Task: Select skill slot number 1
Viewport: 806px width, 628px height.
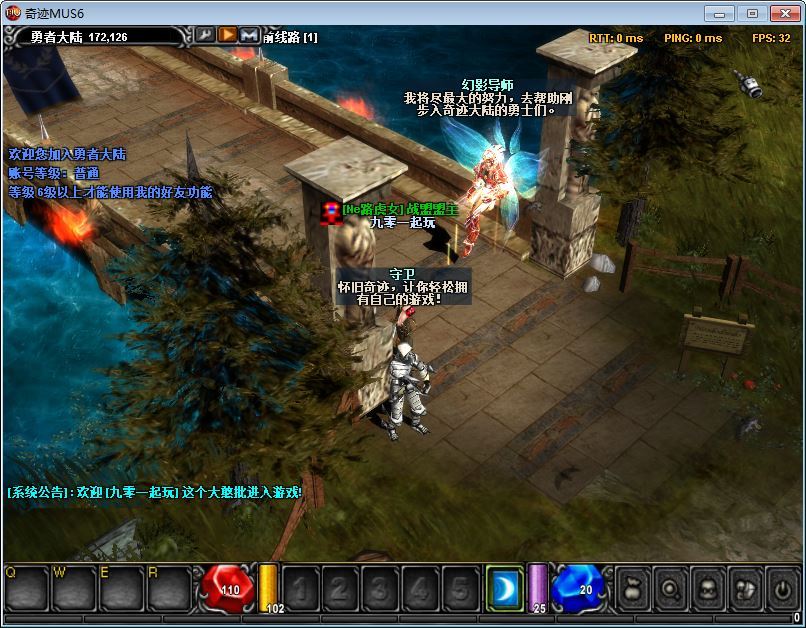Action: 303,588
